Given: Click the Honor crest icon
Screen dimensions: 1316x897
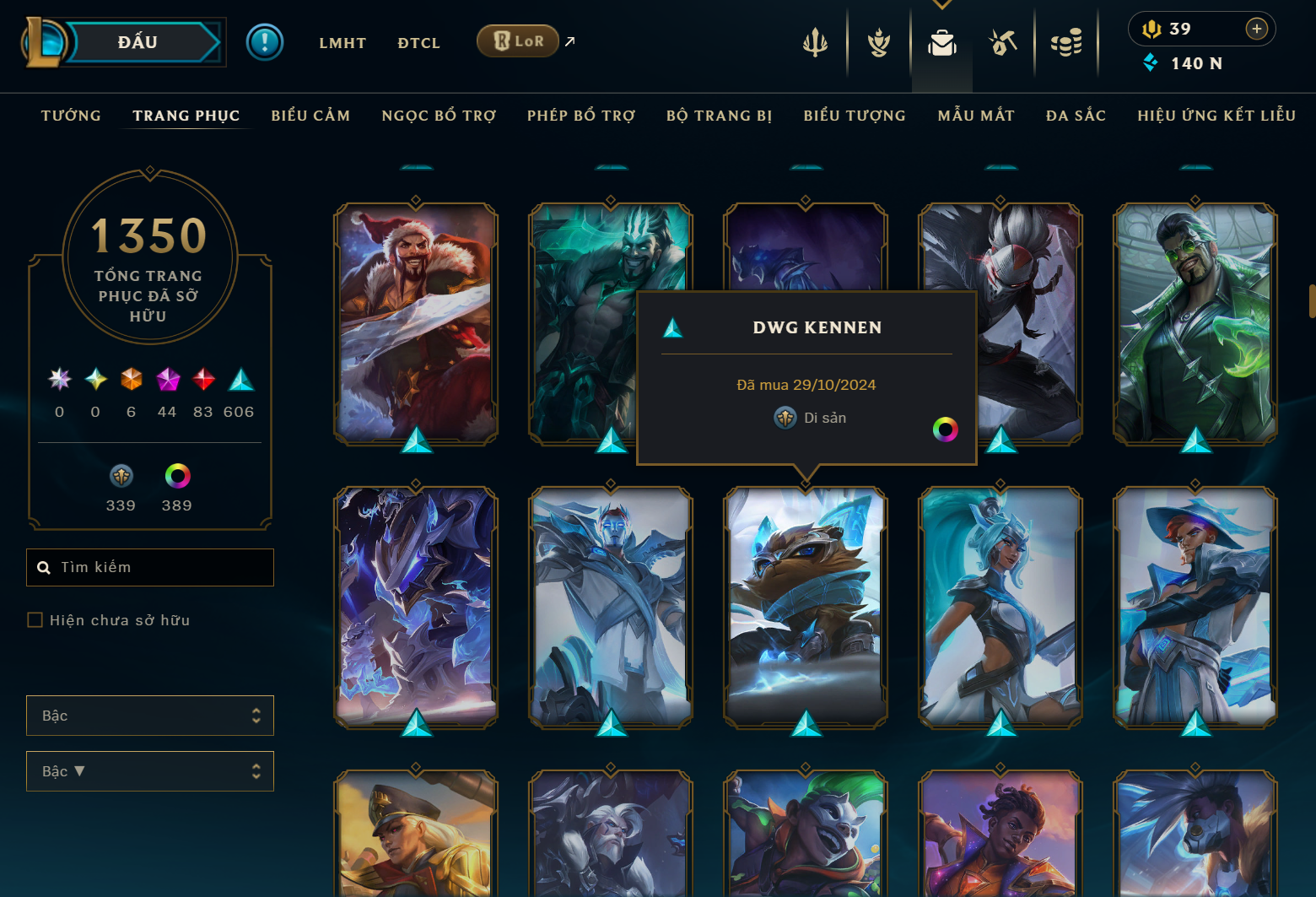Looking at the screenshot, I should click(x=878, y=42).
